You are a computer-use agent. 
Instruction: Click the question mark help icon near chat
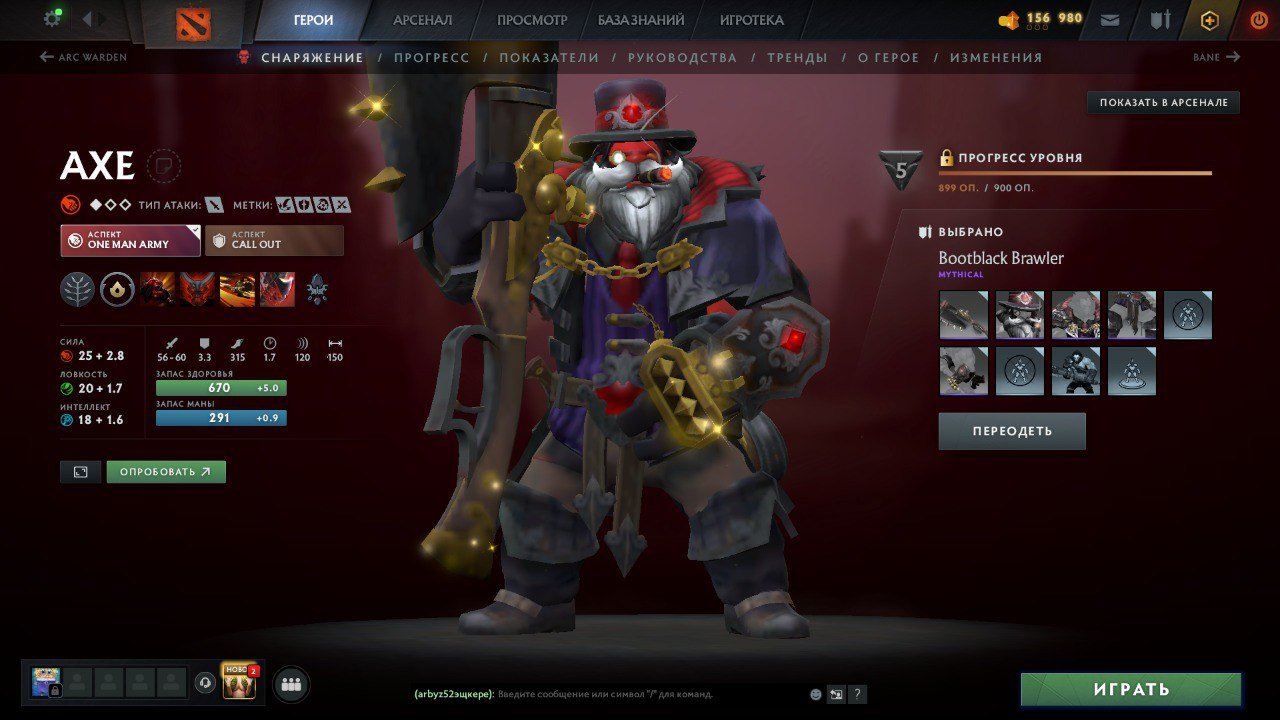click(857, 694)
